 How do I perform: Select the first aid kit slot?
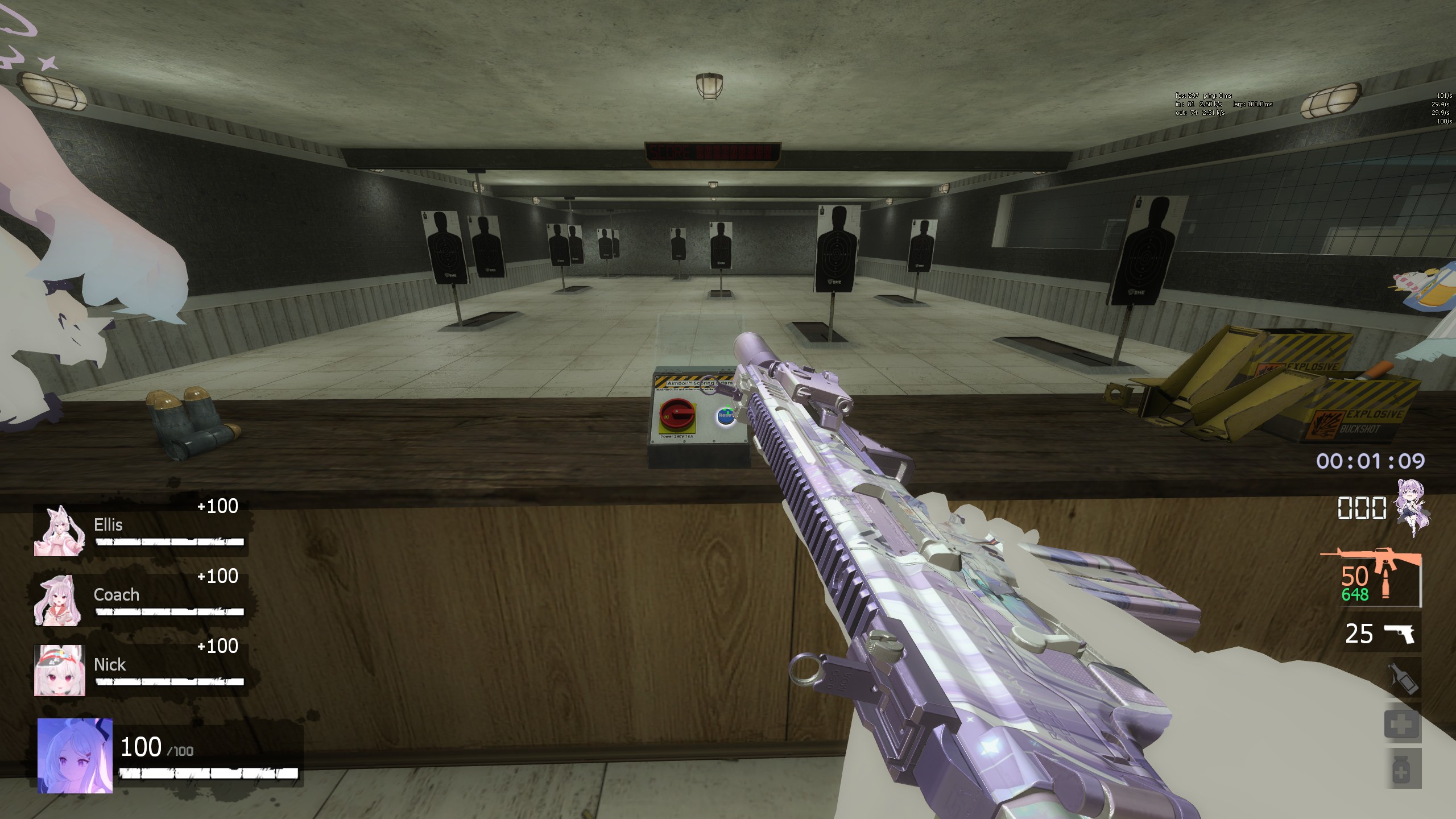(1401, 724)
